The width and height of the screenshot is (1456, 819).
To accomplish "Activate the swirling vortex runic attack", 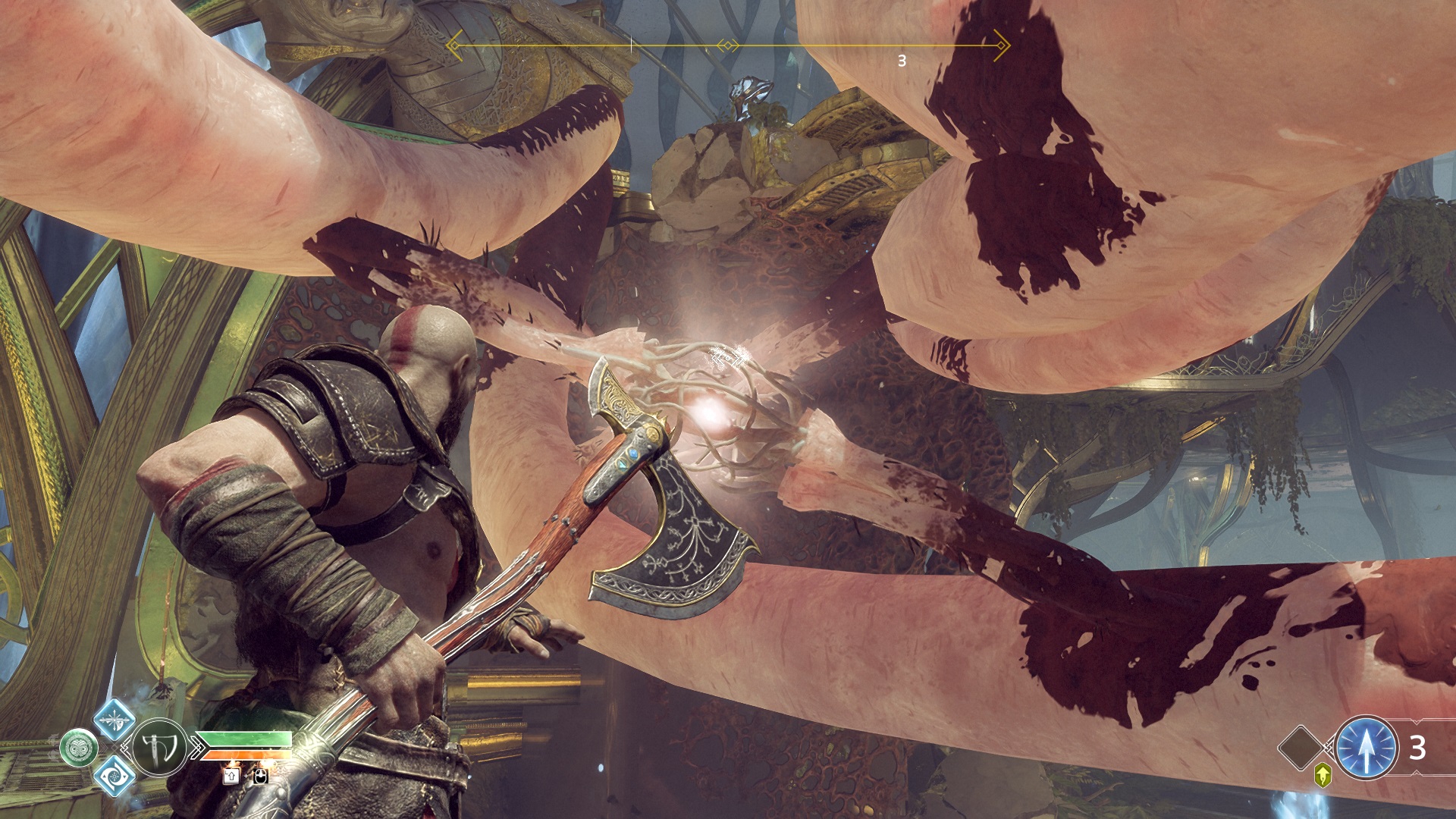I will point(115,775).
